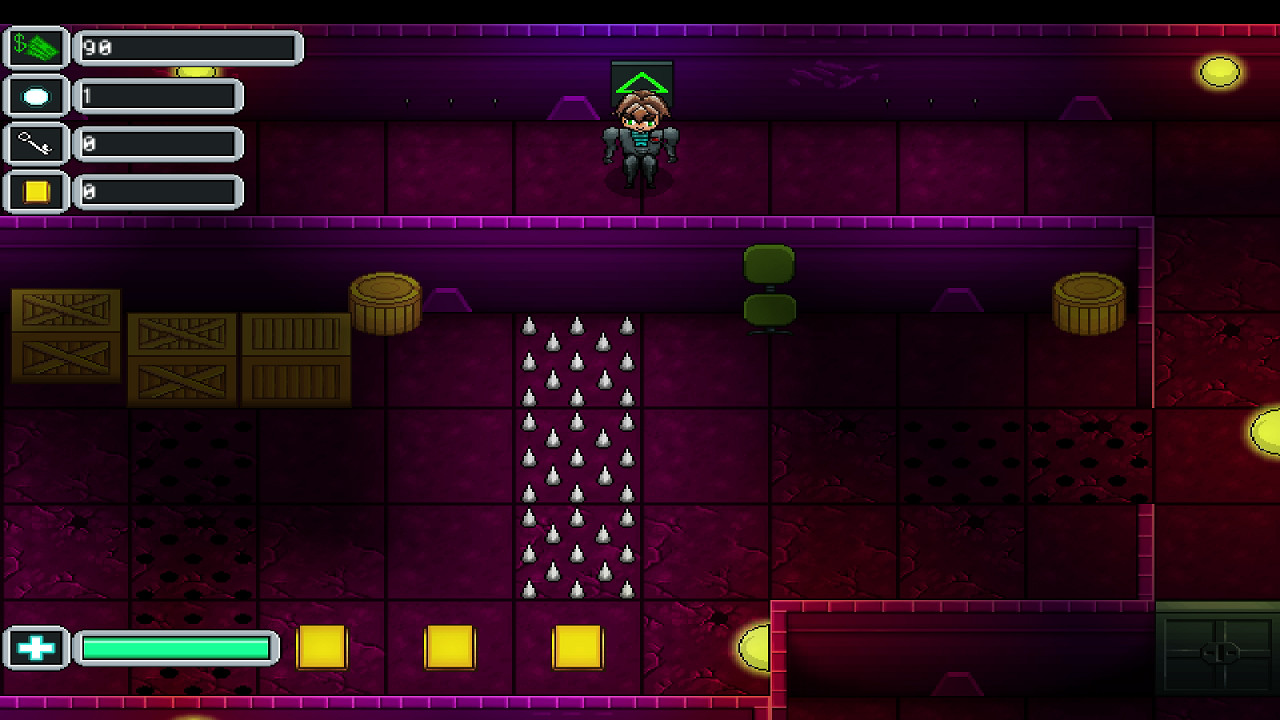
Task: Pick the middle yellow square pickup at the bottom
Action: tap(448, 647)
